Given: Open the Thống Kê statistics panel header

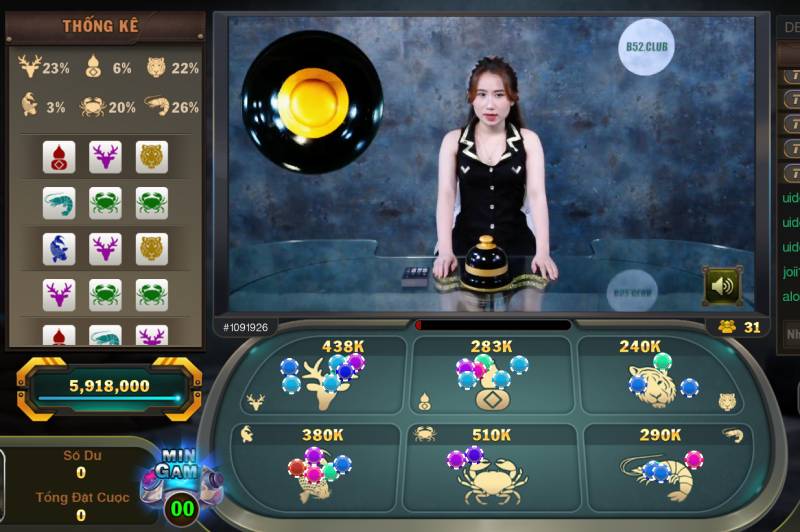Looking at the screenshot, I should click(x=101, y=26).
